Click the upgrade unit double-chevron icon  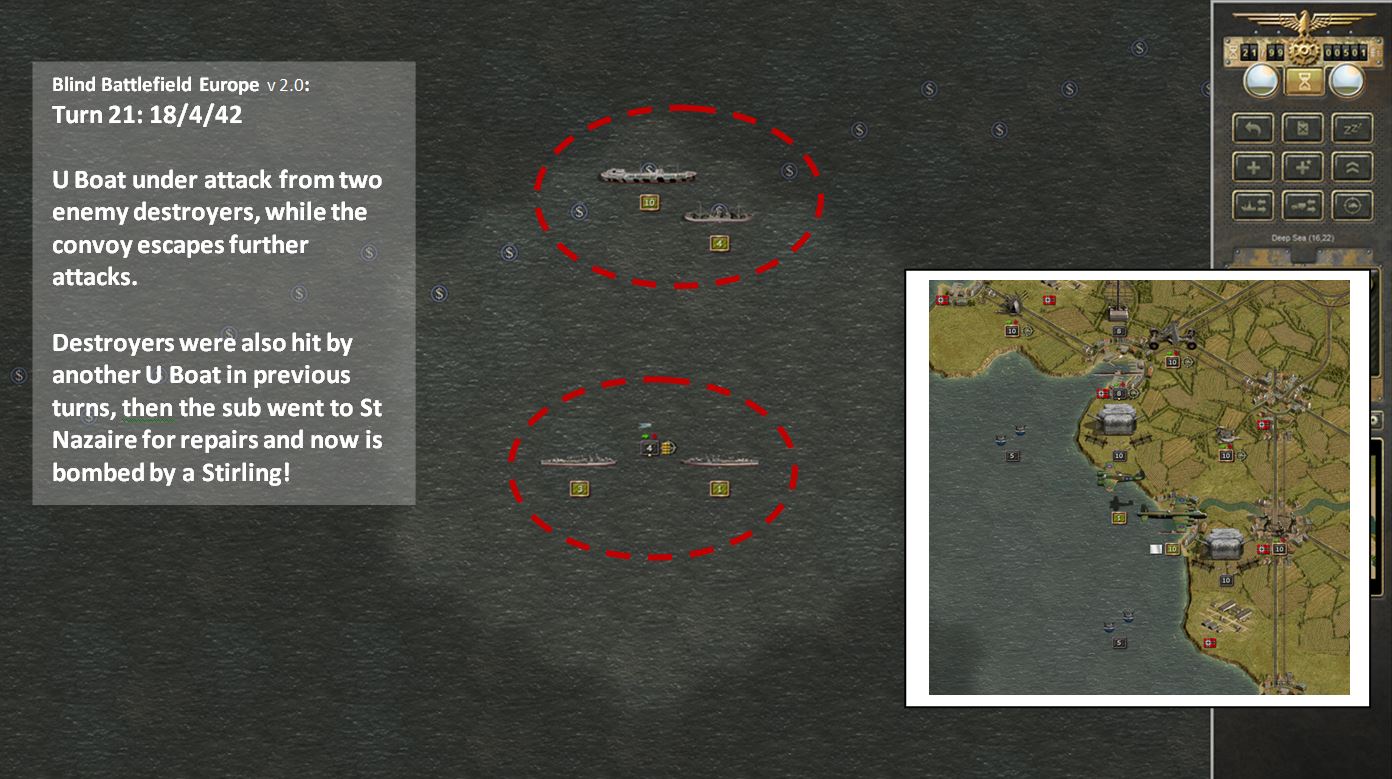[x=1352, y=167]
